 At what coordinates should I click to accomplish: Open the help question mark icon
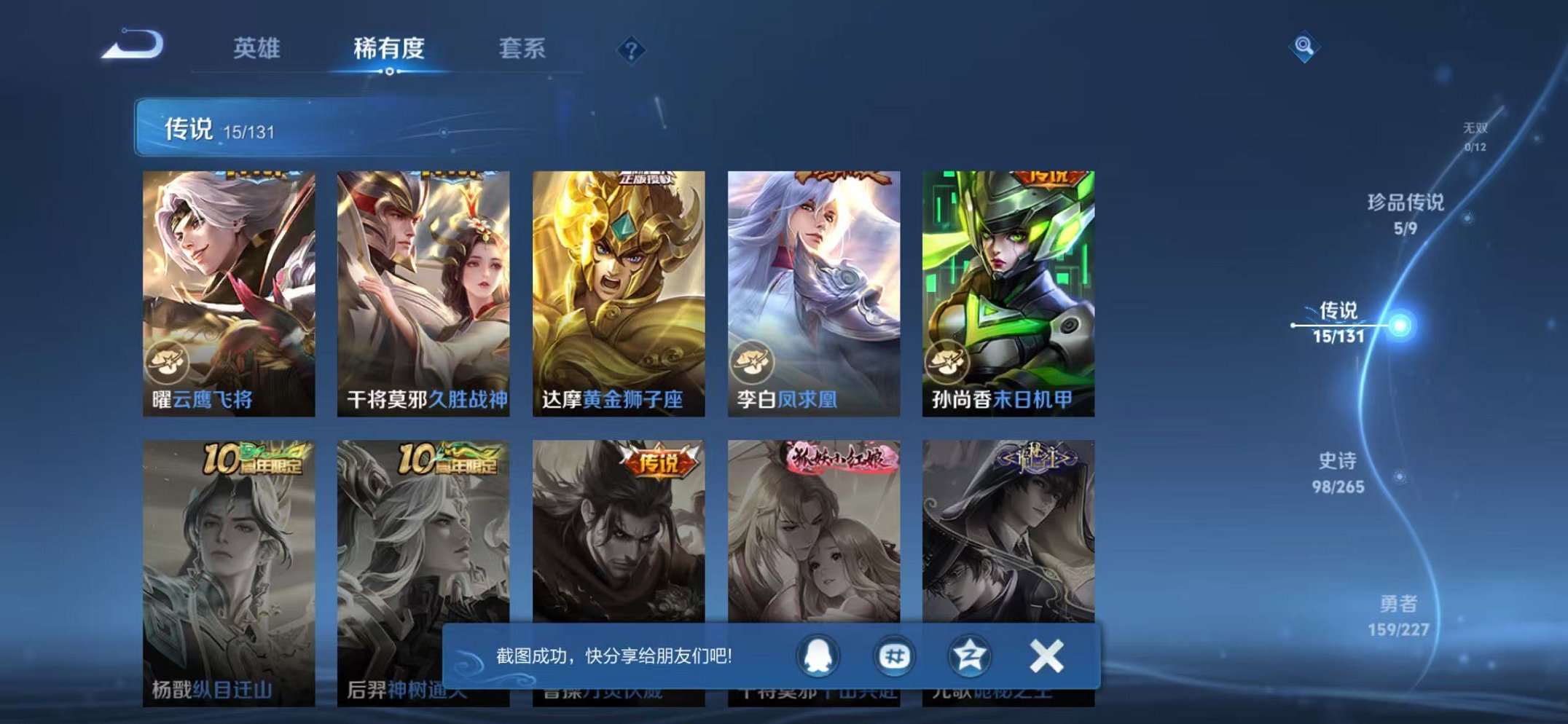(631, 50)
